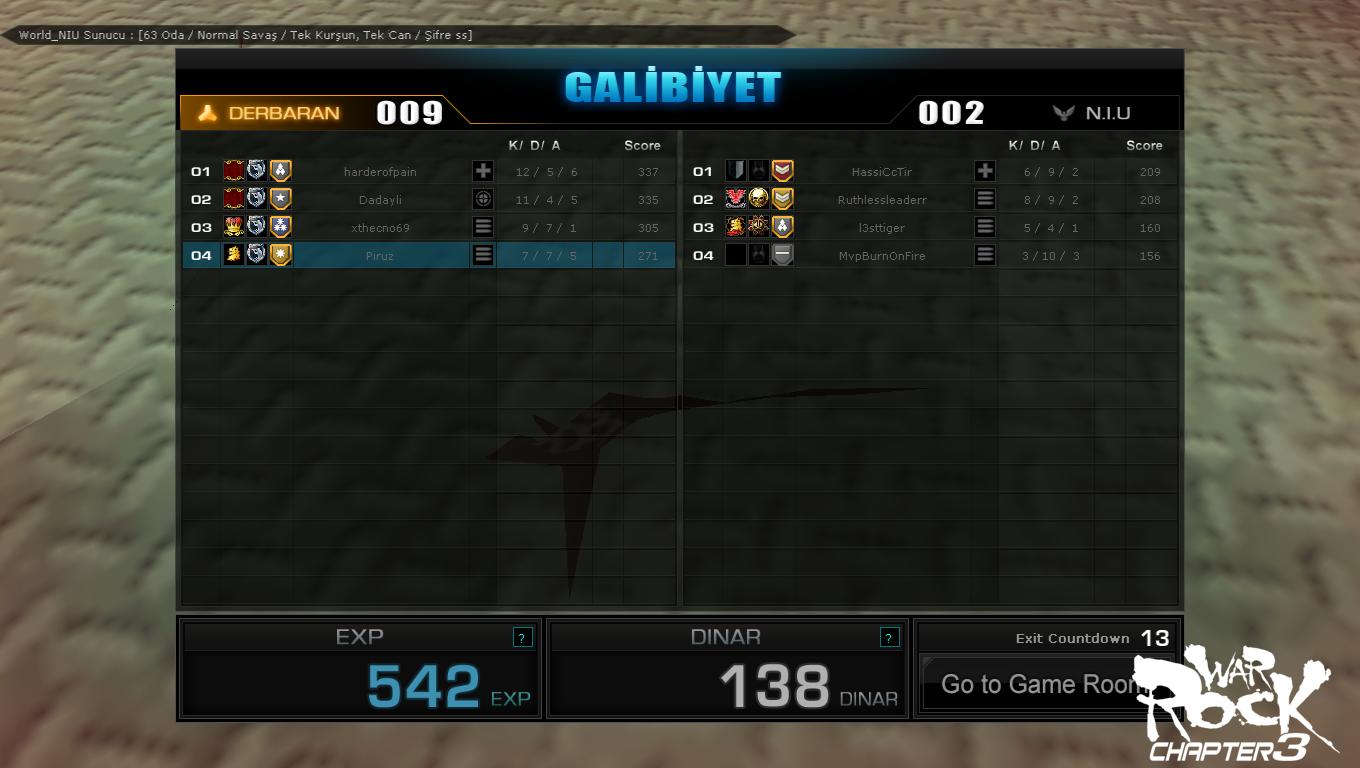
Task: Click the DERBARAN team flame emblem
Action: (x=208, y=112)
